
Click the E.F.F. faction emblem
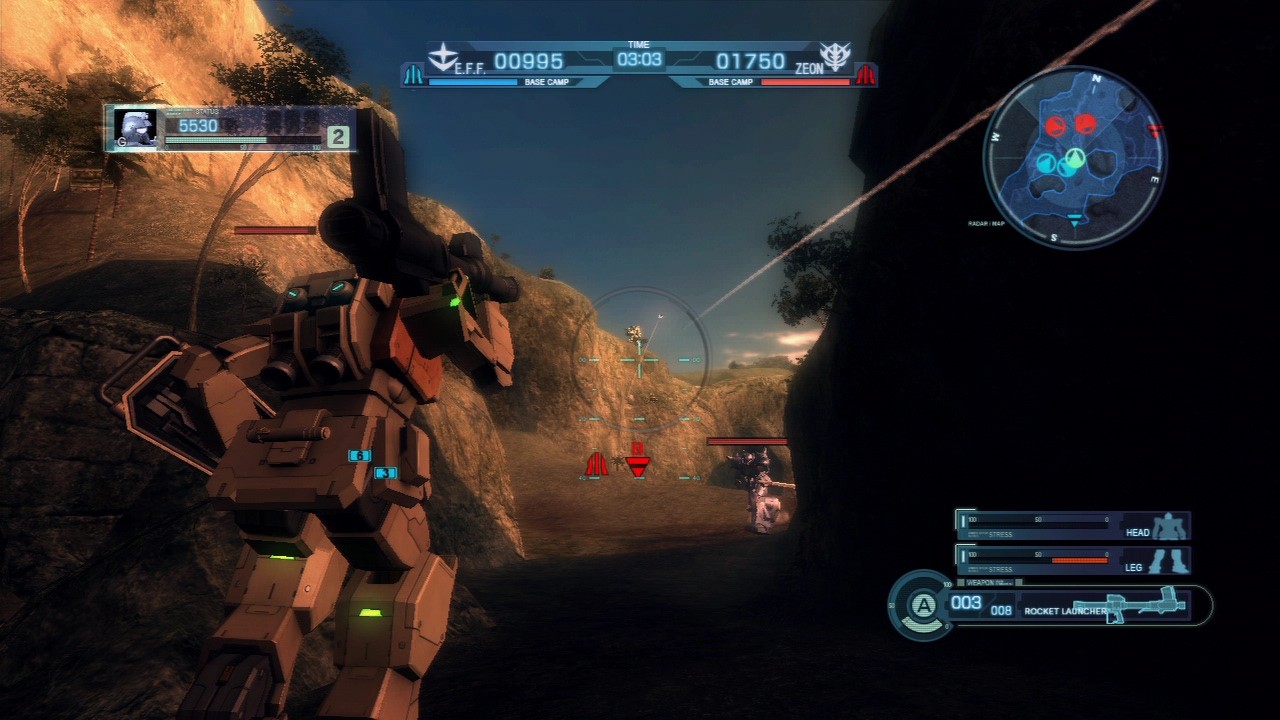point(441,56)
